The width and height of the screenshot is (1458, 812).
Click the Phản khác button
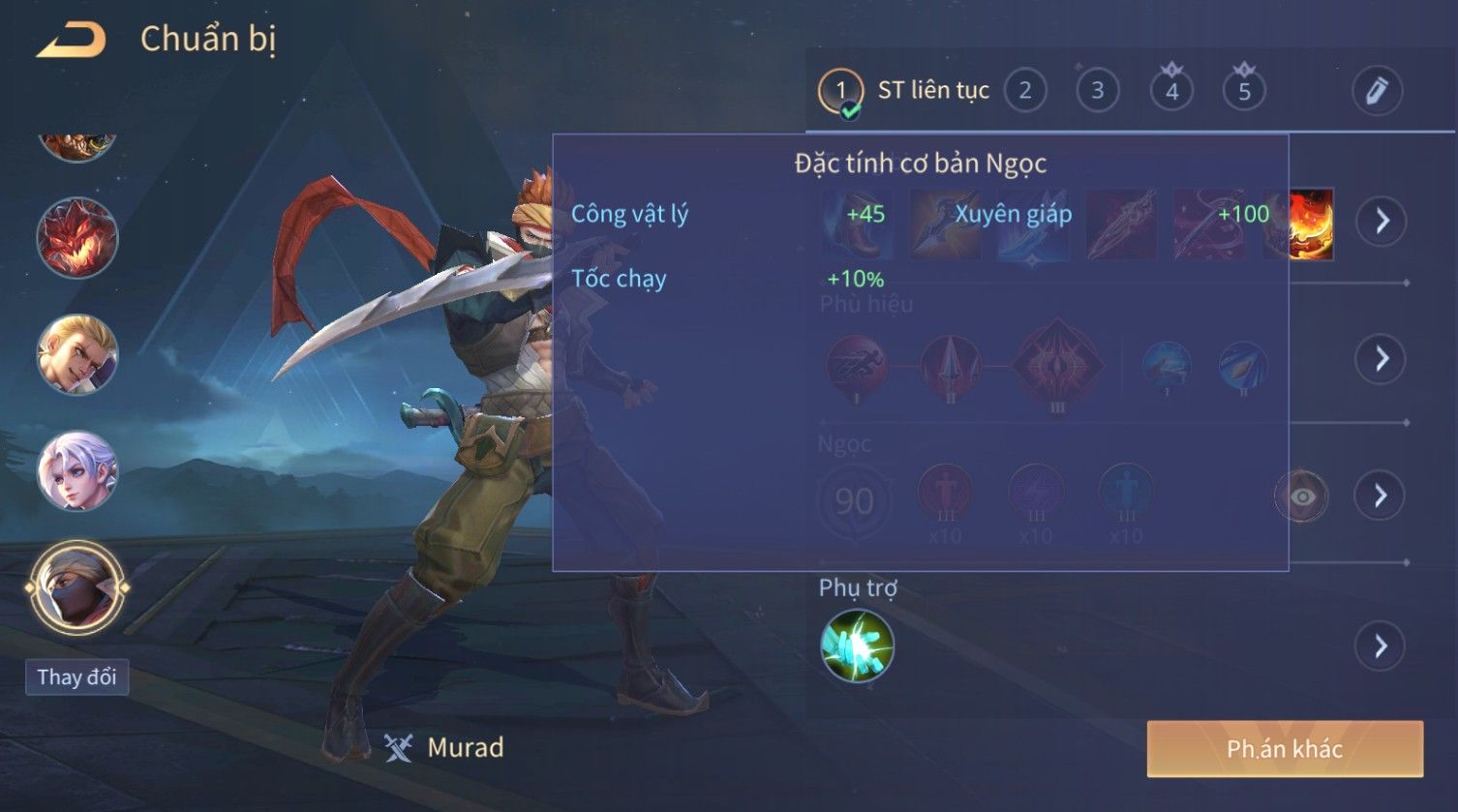click(1285, 748)
